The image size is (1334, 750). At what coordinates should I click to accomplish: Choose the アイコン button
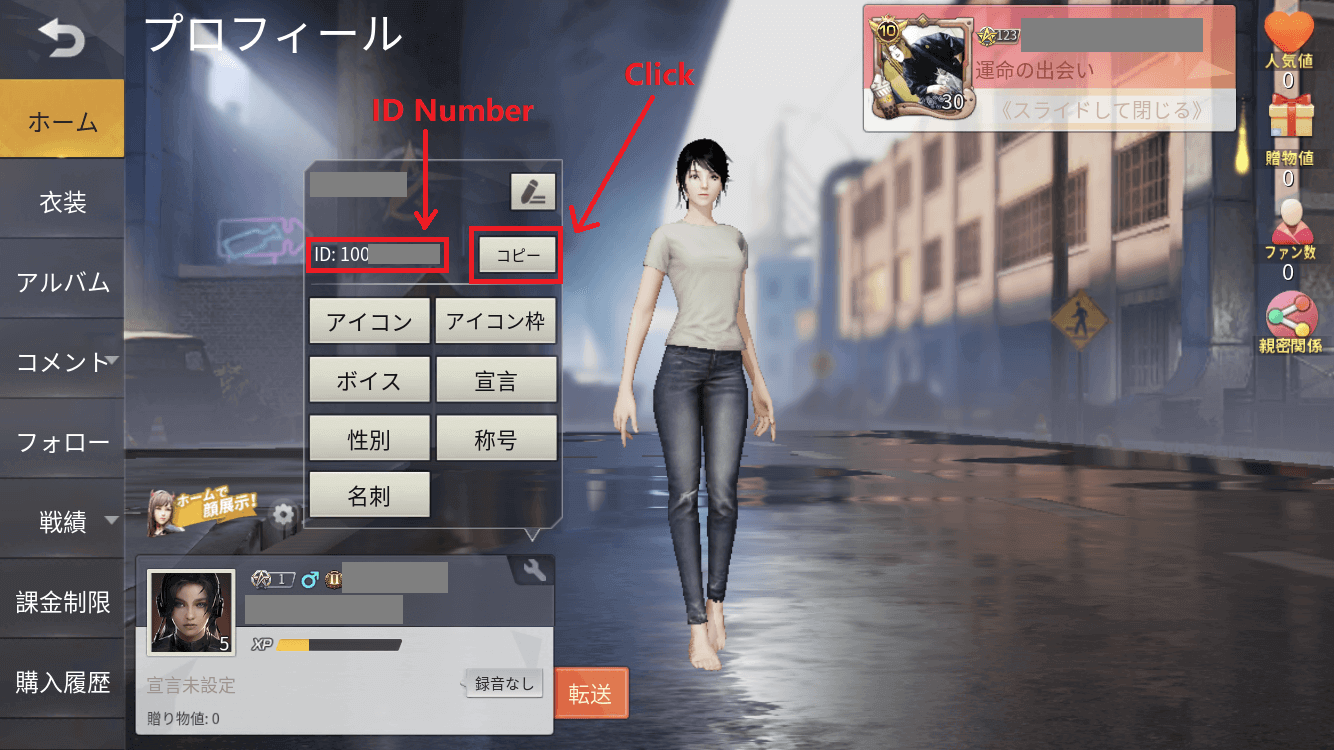(369, 322)
